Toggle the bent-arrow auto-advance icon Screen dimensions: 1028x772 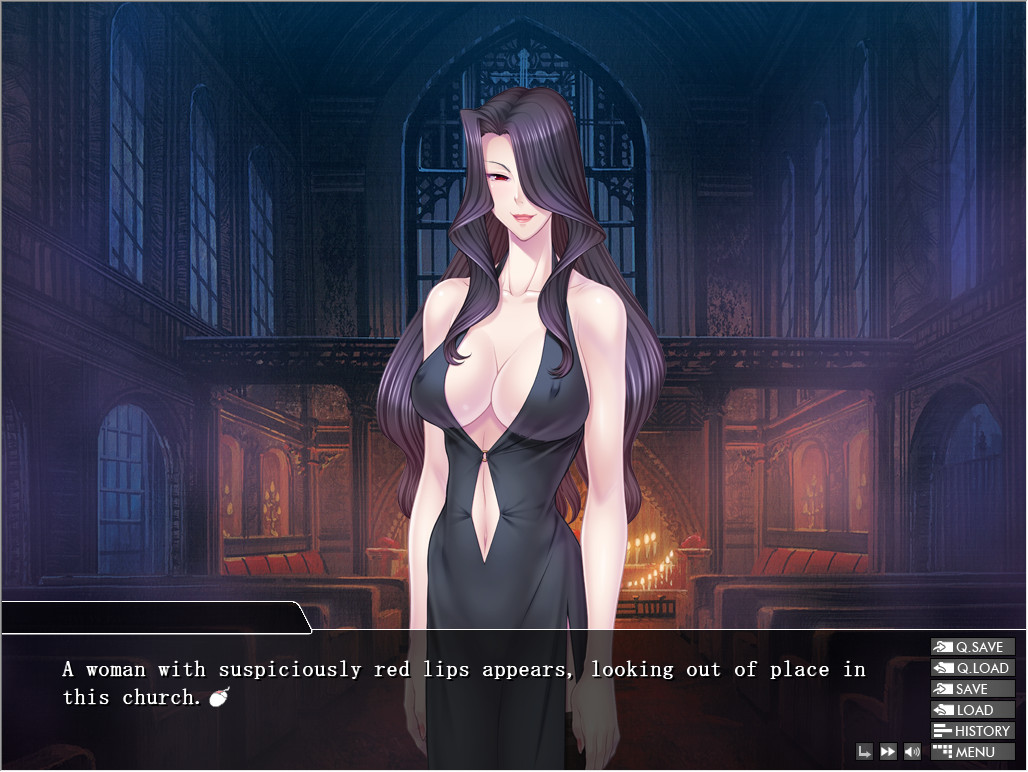(x=864, y=752)
